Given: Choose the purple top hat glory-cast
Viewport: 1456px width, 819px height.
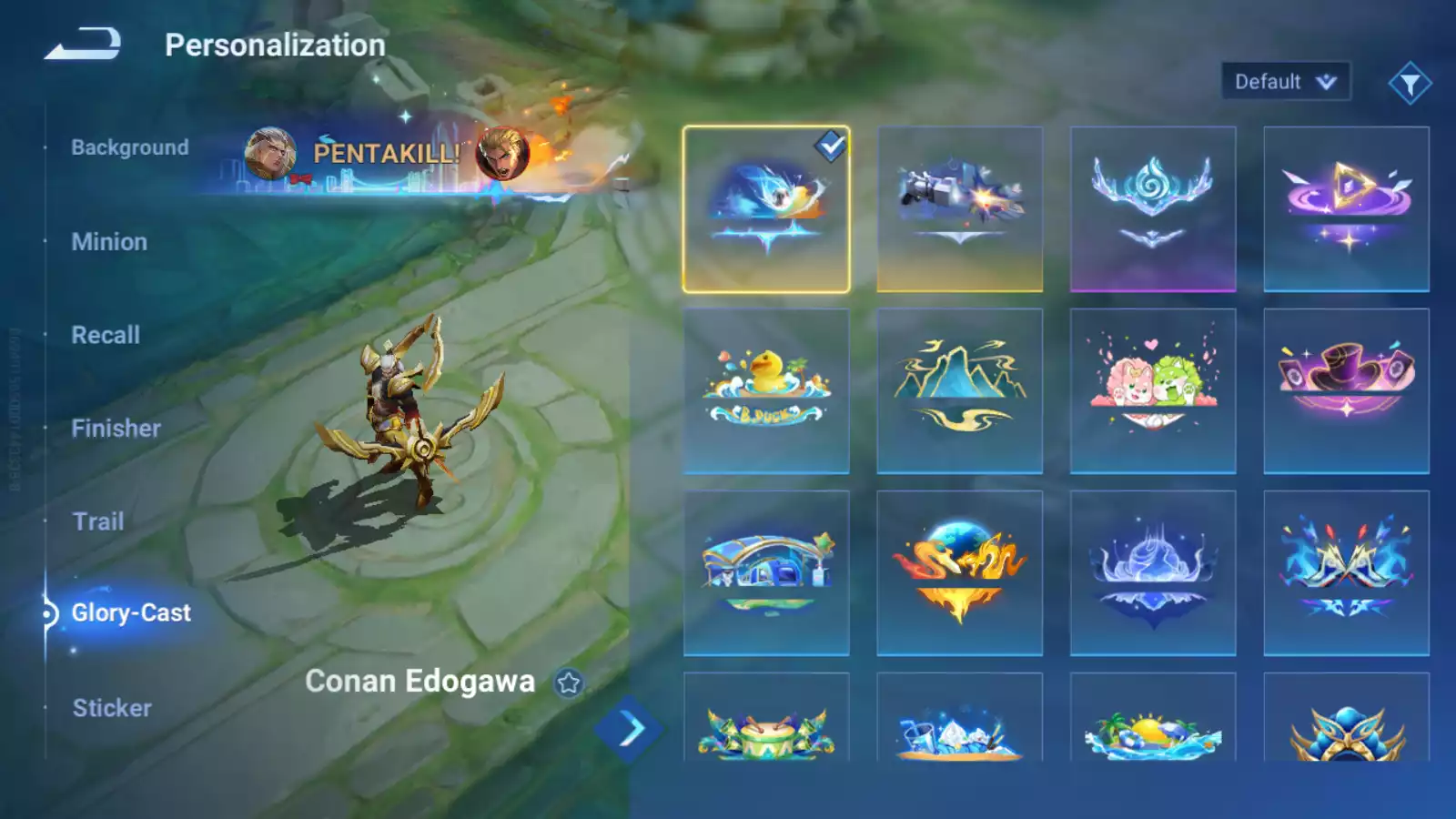Looking at the screenshot, I should (1346, 391).
